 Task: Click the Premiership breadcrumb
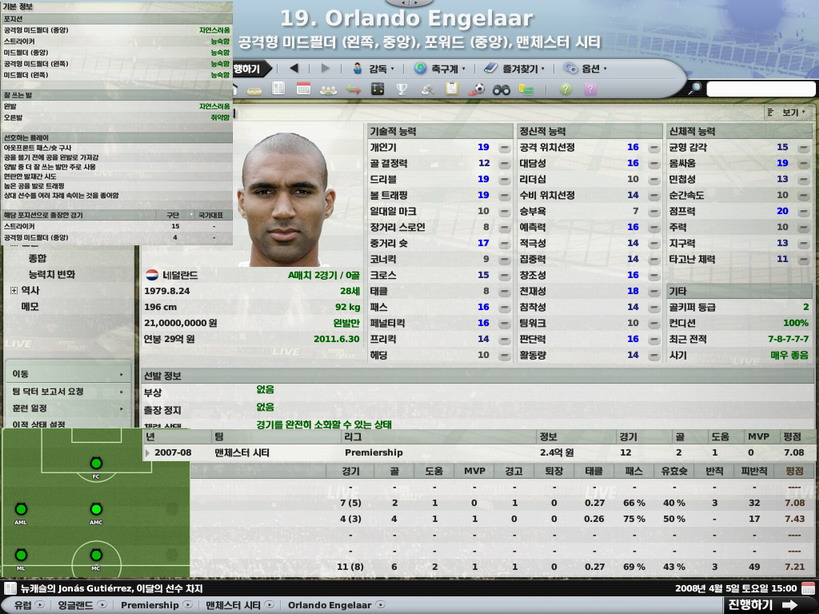[x=150, y=605]
